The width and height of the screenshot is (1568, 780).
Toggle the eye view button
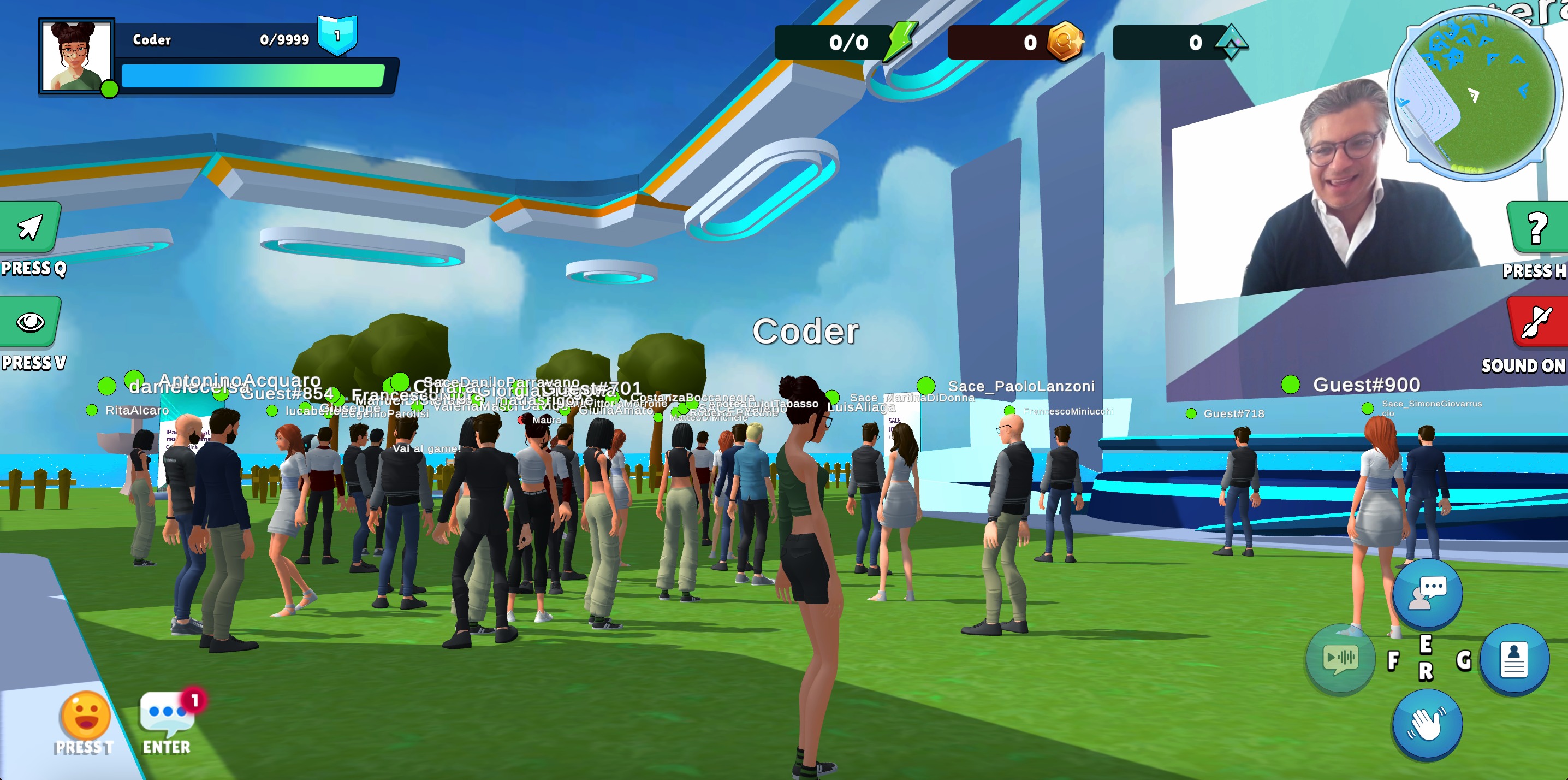(x=31, y=322)
